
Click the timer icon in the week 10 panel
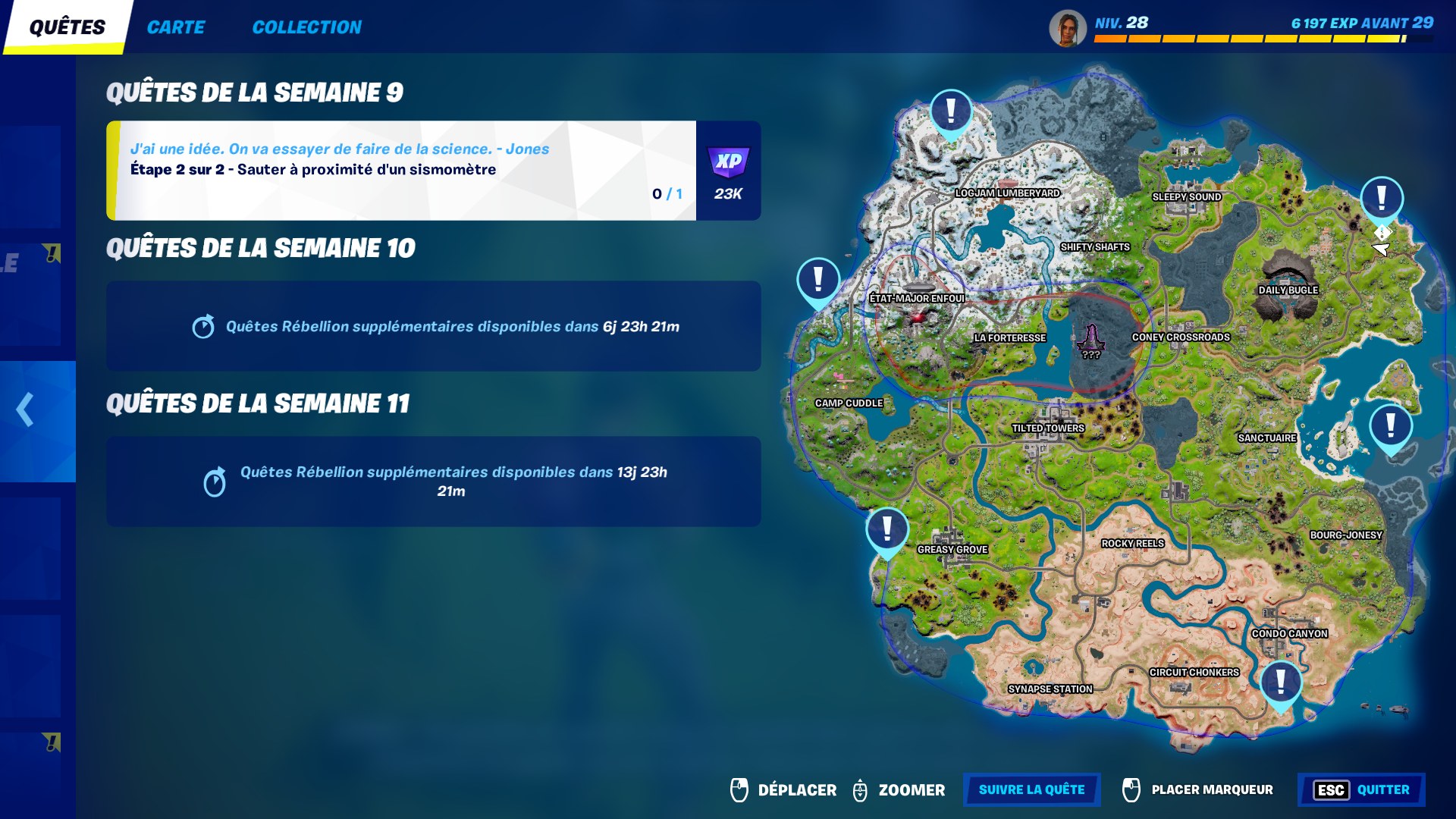coord(202,327)
